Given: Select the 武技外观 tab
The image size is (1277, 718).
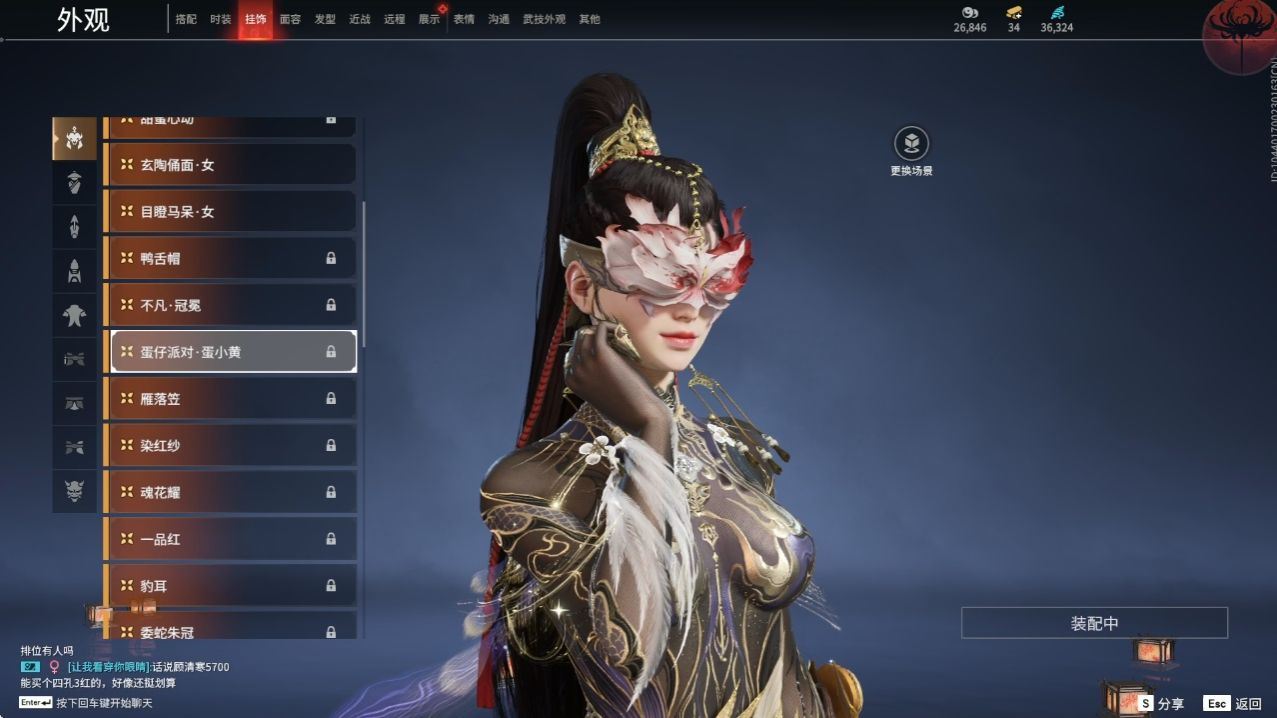Looking at the screenshot, I should [x=544, y=19].
